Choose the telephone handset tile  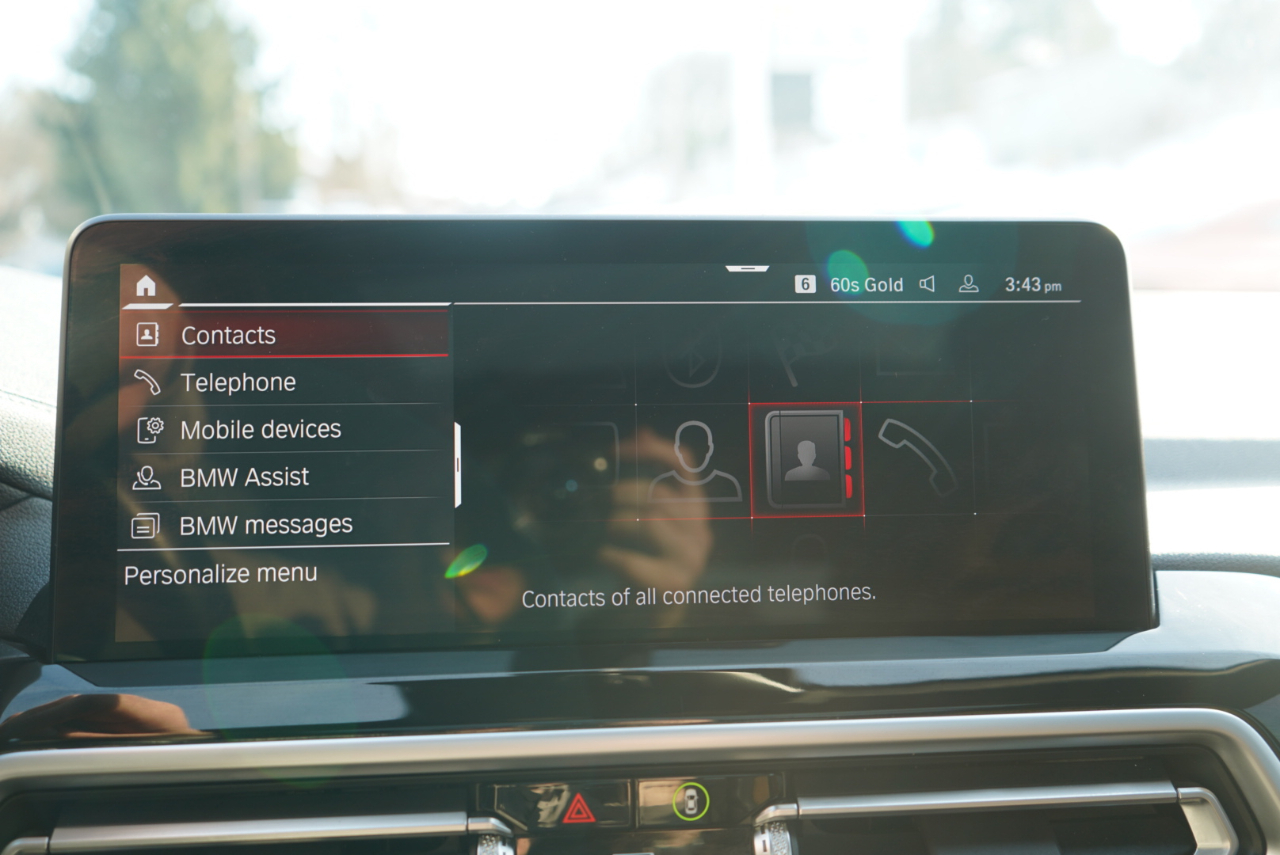[x=917, y=457]
